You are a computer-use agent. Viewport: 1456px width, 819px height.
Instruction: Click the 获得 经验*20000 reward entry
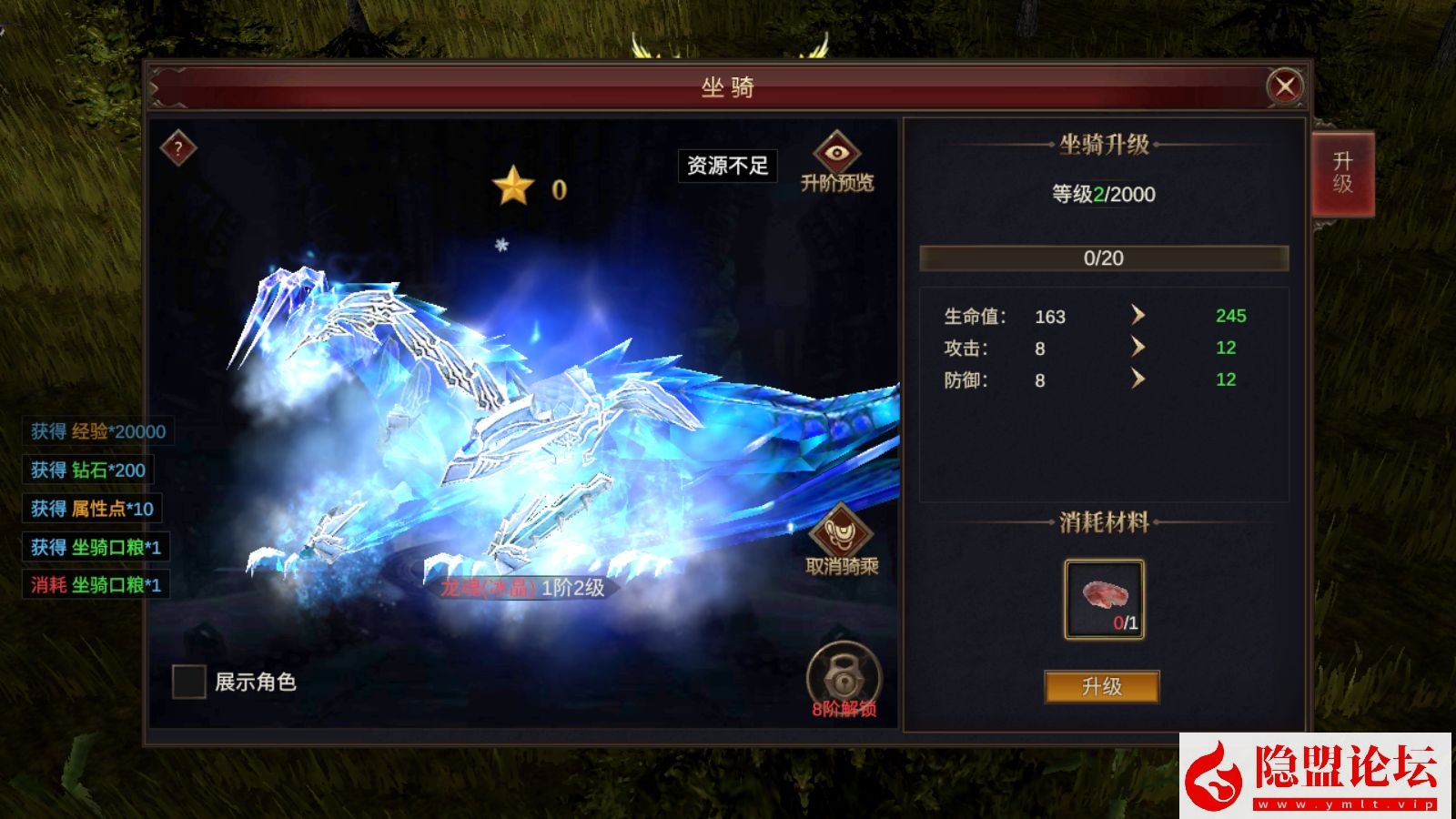point(94,432)
